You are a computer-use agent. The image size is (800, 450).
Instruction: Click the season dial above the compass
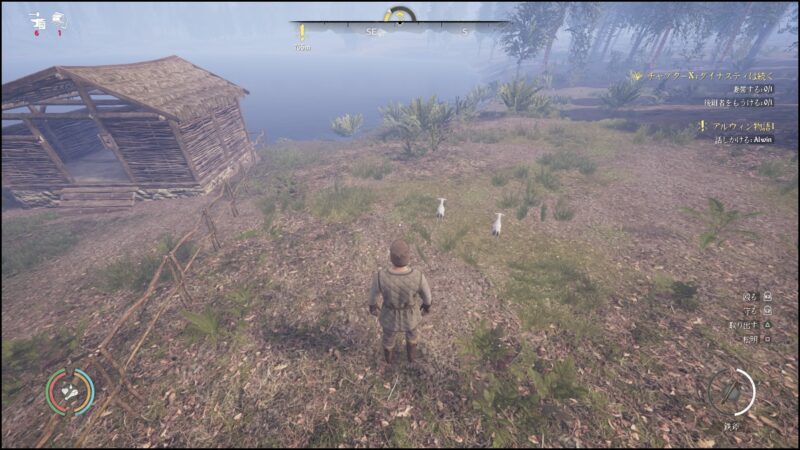pos(400,14)
